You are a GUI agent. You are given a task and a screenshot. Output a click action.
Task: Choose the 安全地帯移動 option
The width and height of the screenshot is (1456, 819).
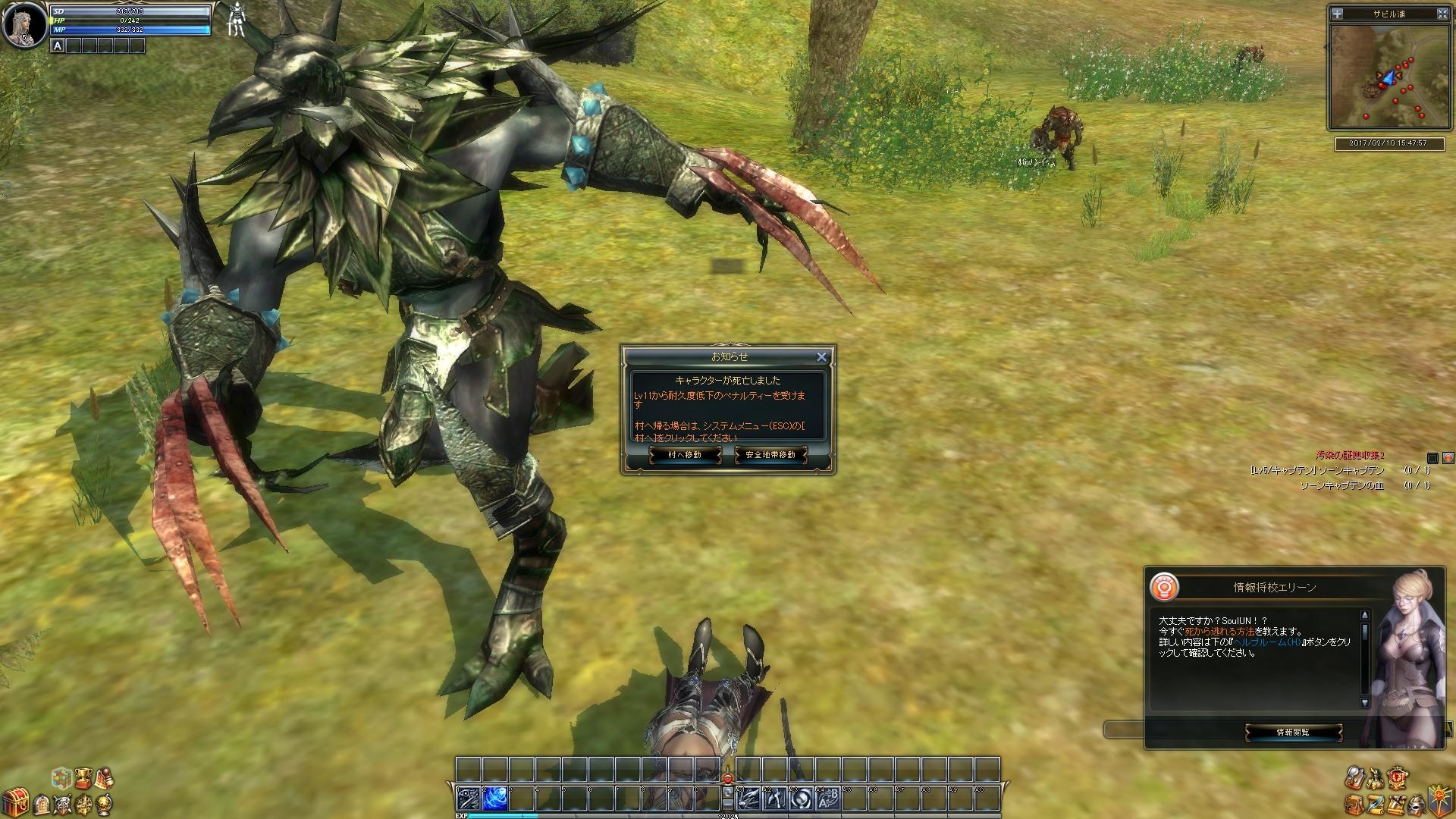[770, 455]
